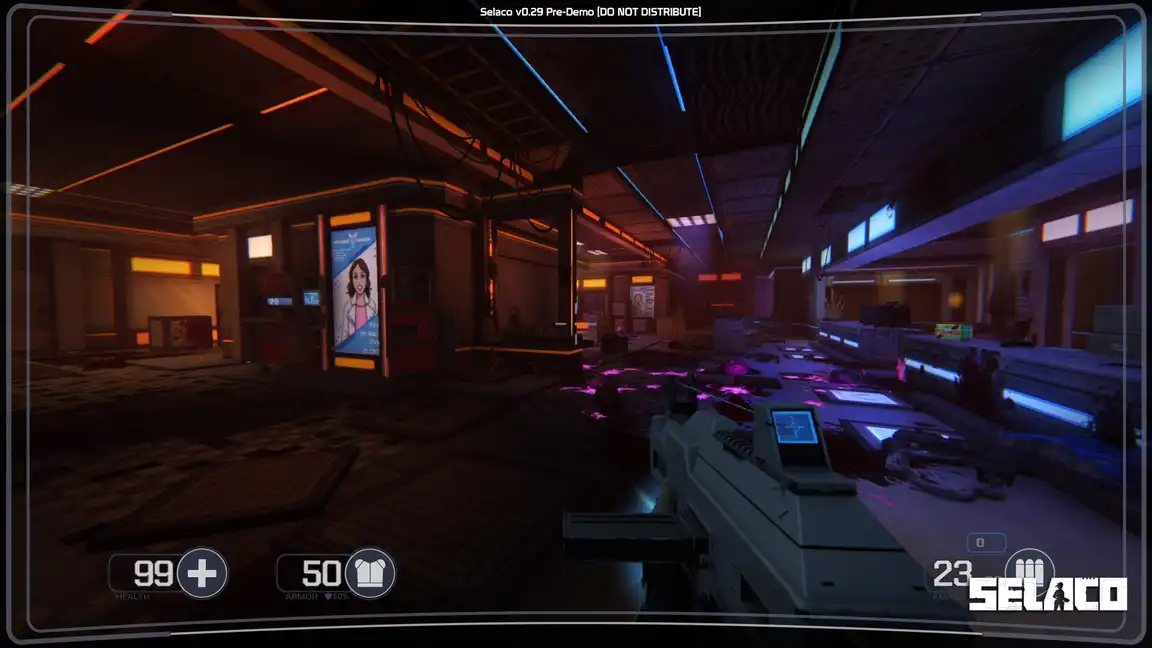Click the health plus-sign icon
This screenshot has height=648, width=1152.
point(202,574)
